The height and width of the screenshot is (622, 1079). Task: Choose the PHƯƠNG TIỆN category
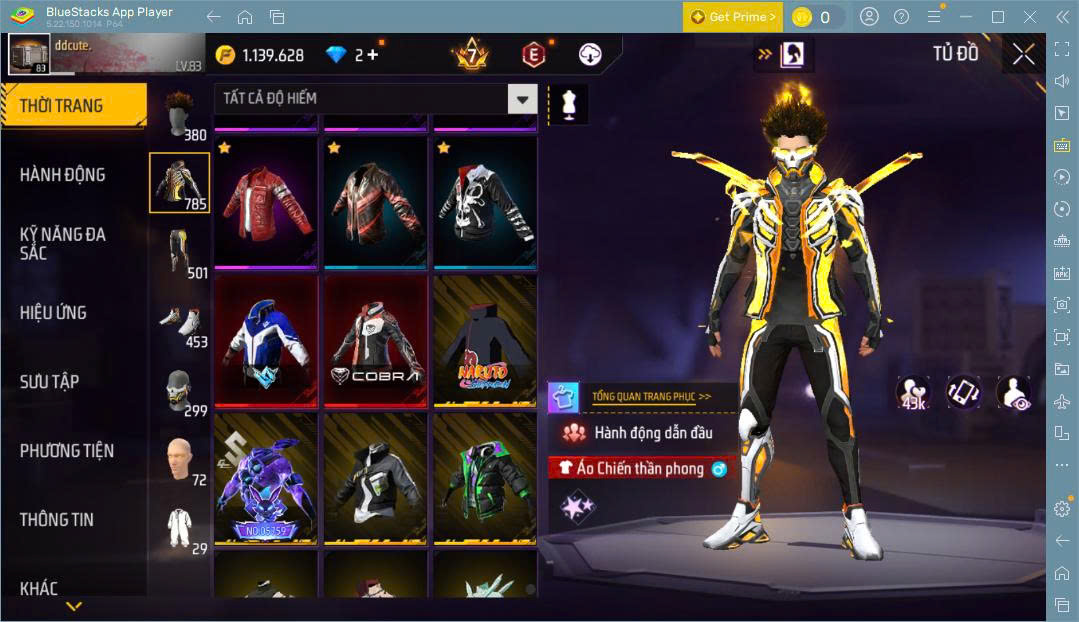tap(67, 451)
